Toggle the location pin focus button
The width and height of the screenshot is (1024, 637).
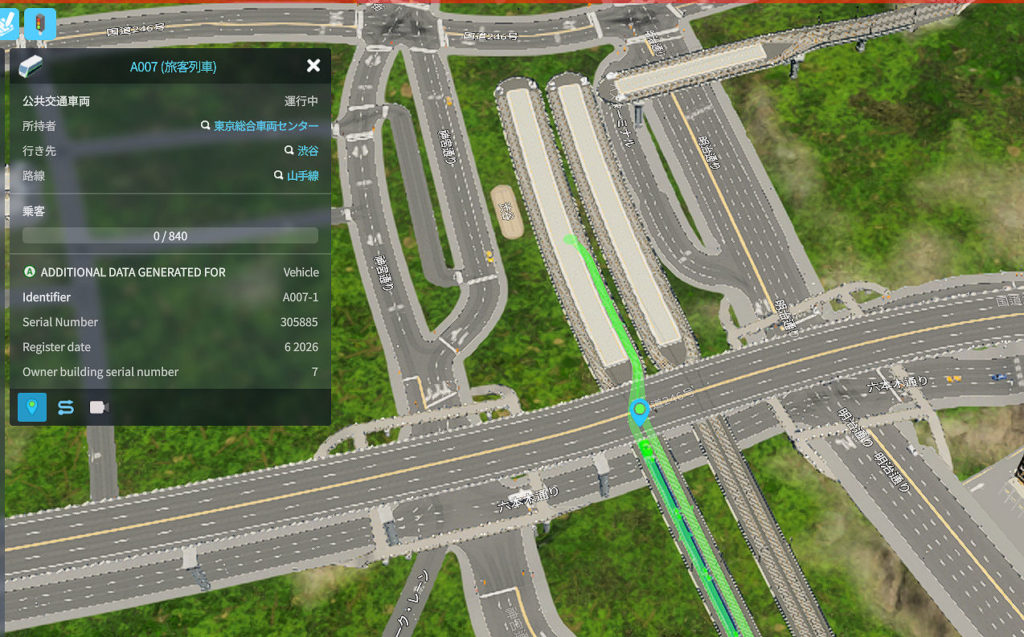click(32, 407)
